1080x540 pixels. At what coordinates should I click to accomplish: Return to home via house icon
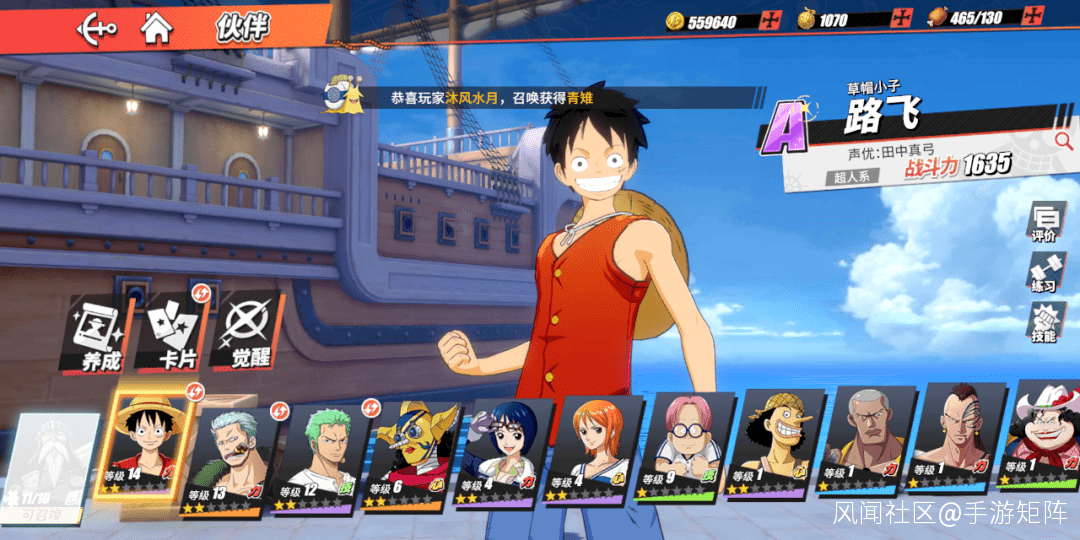point(156,27)
